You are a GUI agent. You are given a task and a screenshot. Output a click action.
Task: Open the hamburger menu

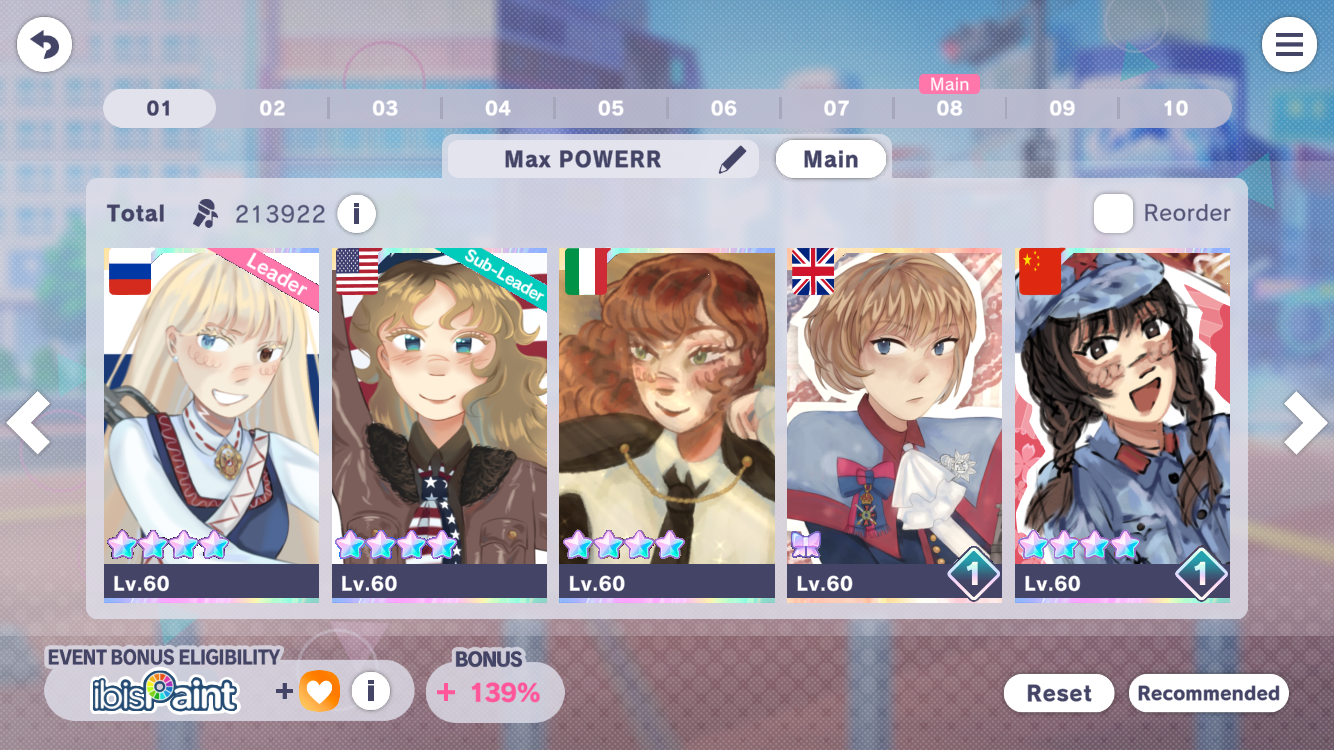pyautogui.click(x=1289, y=45)
